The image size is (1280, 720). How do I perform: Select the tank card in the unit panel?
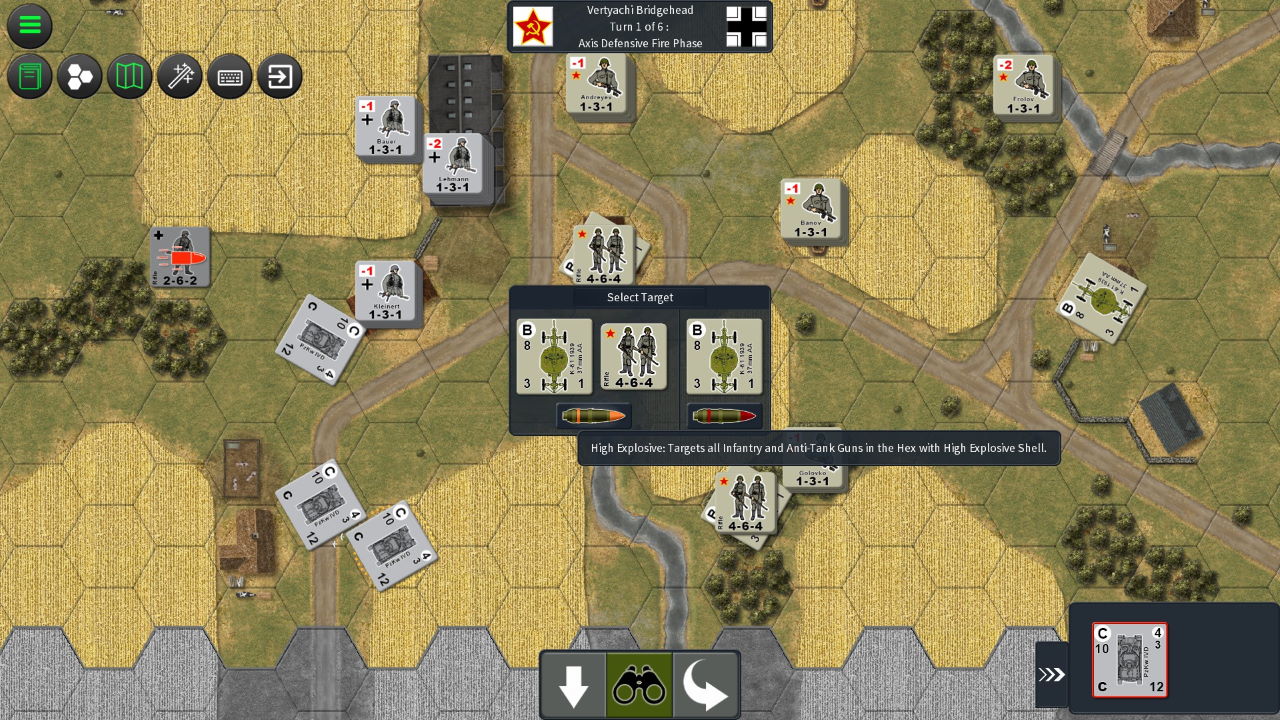[x=1130, y=660]
